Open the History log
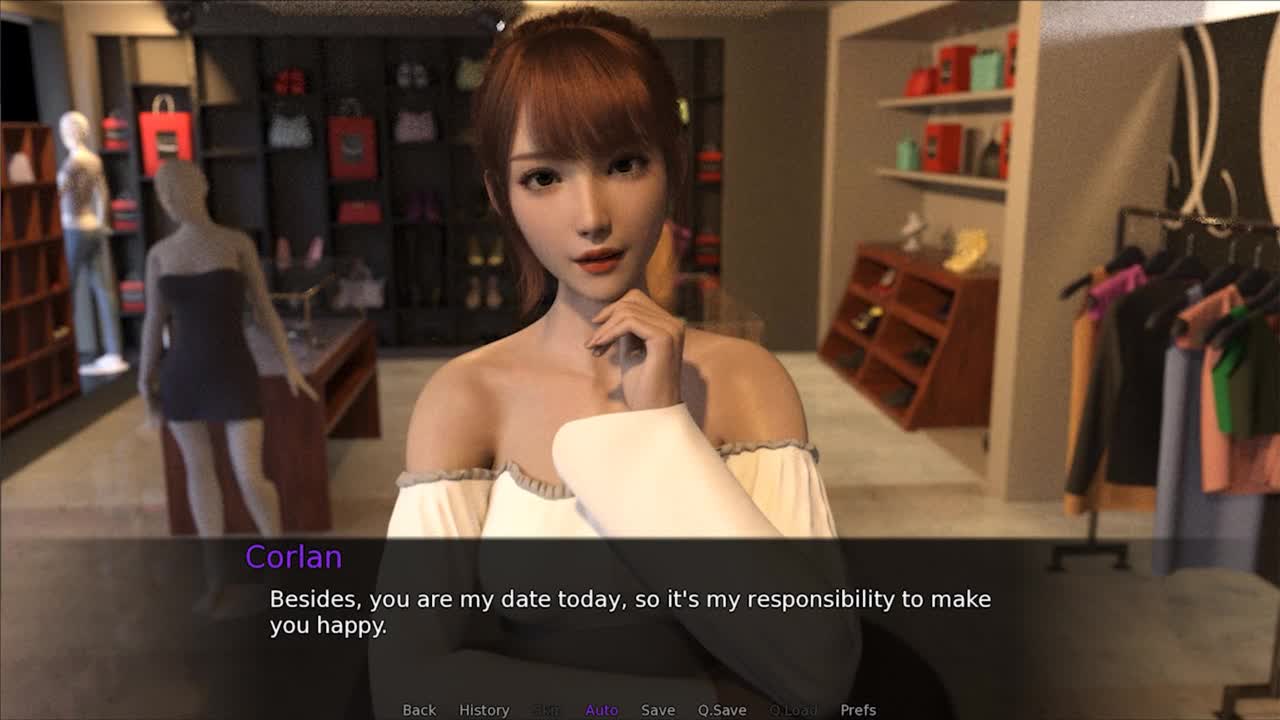The height and width of the screenshot is (720, 1280). point(484,710)
